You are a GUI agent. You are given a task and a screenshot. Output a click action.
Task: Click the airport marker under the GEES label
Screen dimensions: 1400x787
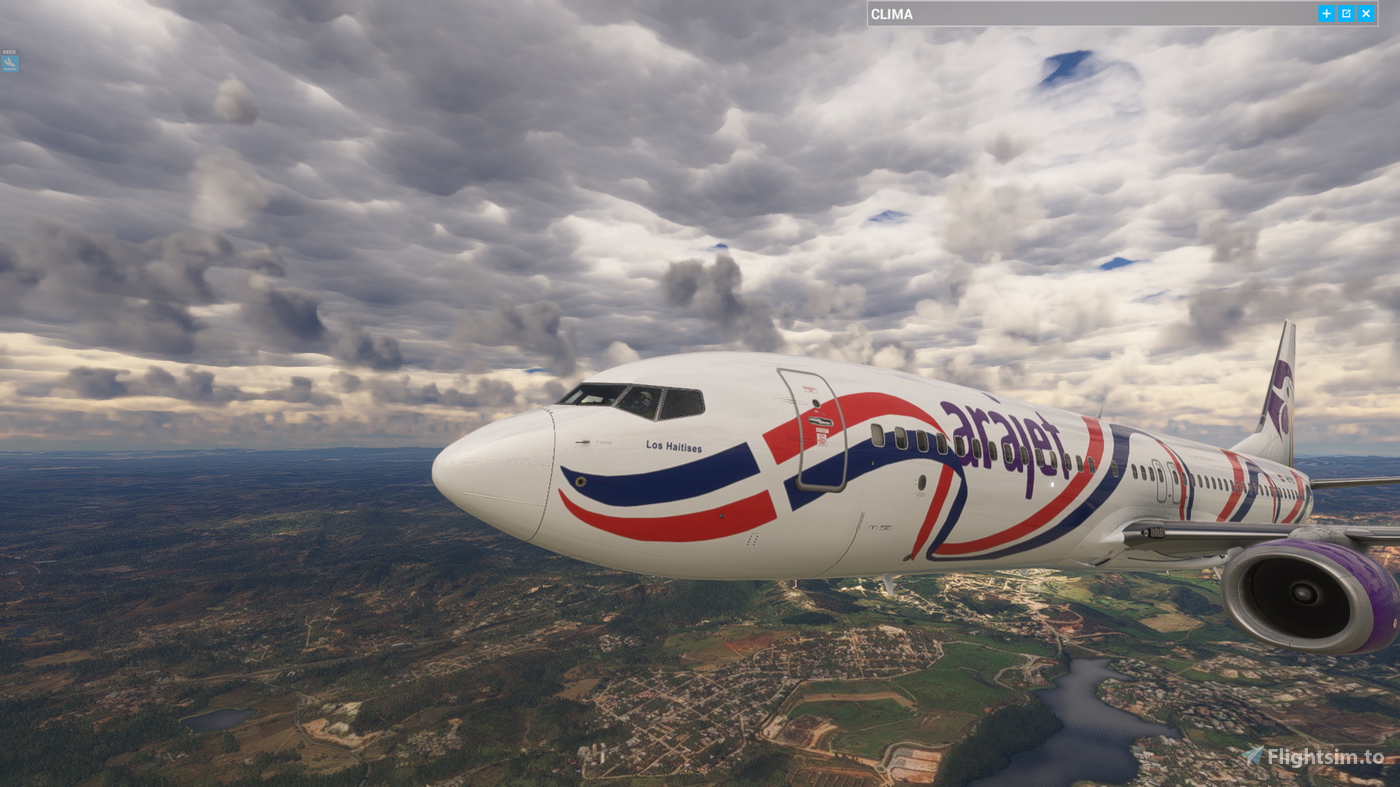[9, 62]
